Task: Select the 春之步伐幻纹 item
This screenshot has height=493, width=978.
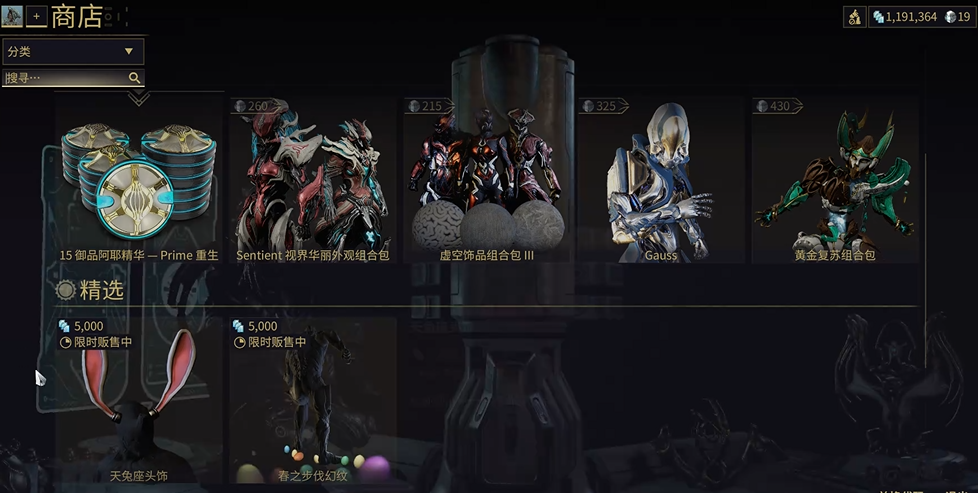Action: click(x=312, y=400)
